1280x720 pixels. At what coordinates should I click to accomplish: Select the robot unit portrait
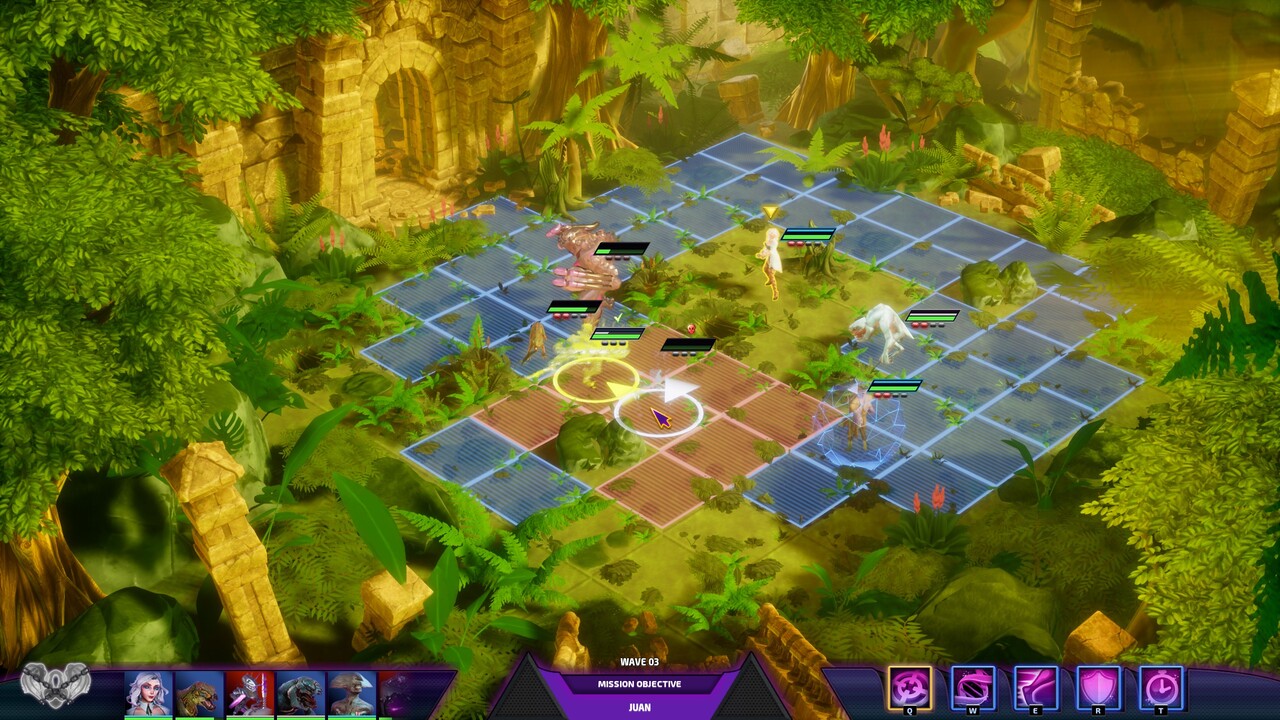click(x=249, y=693)
